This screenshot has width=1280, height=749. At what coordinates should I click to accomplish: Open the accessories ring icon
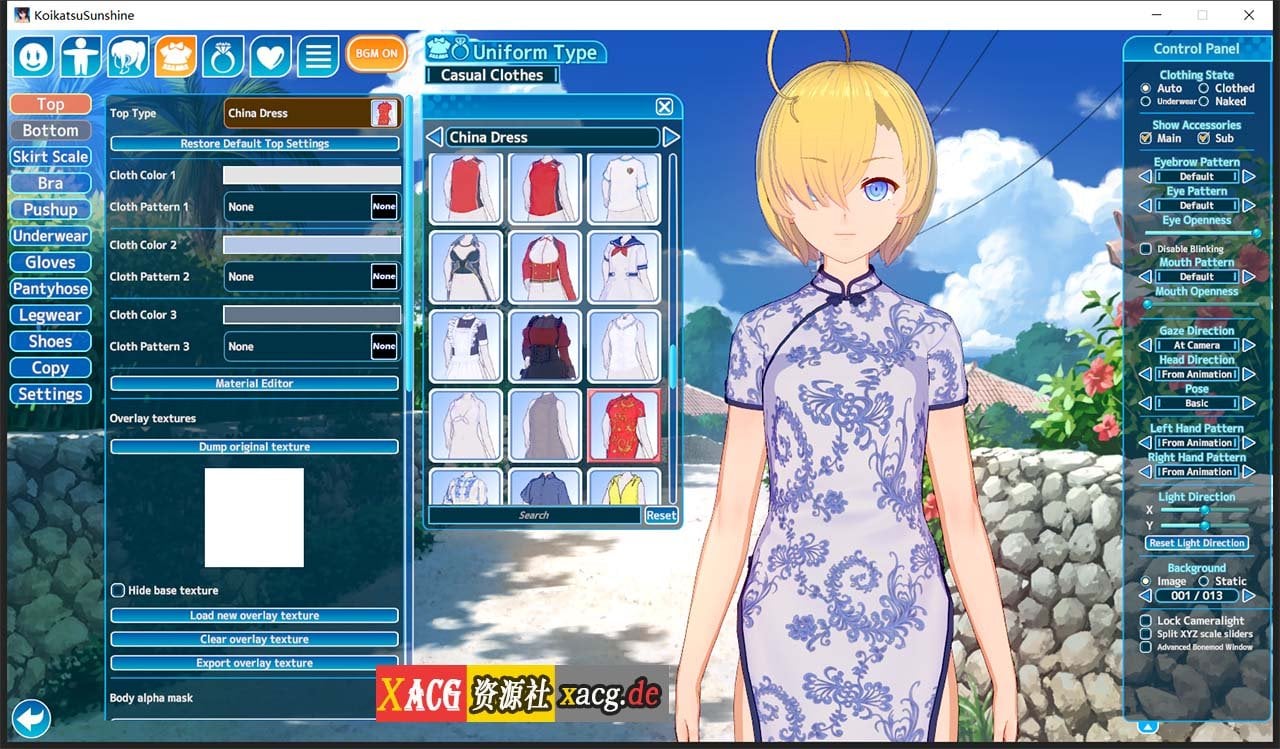(x=223, y=56)
